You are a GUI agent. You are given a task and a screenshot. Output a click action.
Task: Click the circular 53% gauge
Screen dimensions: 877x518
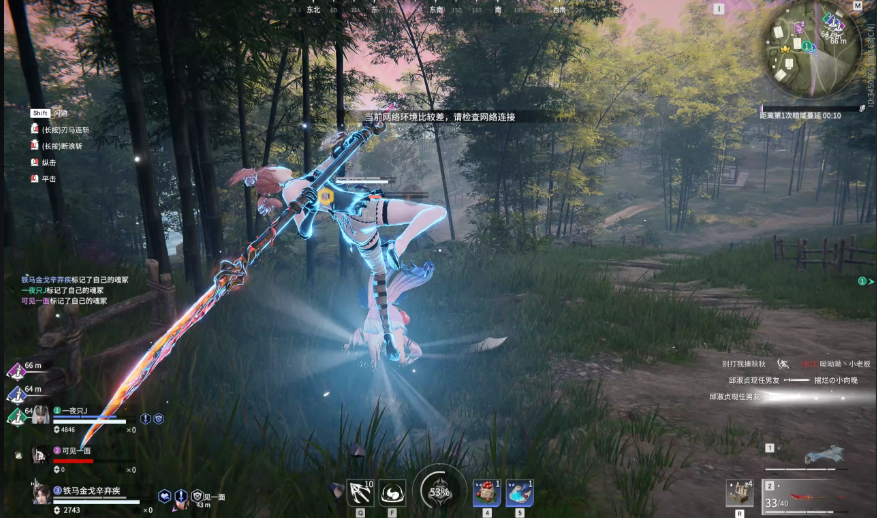click(439, 490)
